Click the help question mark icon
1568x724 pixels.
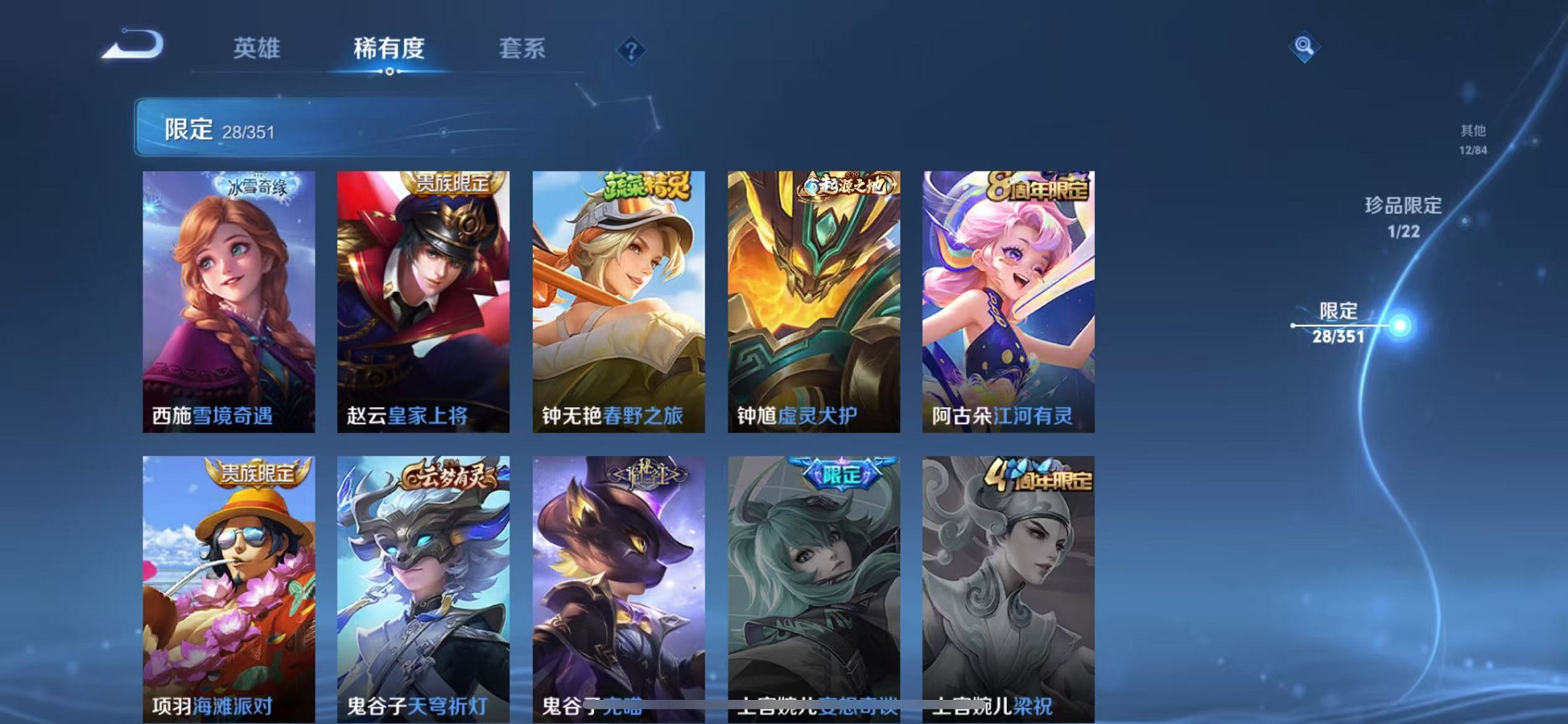[x=633, y=50]
